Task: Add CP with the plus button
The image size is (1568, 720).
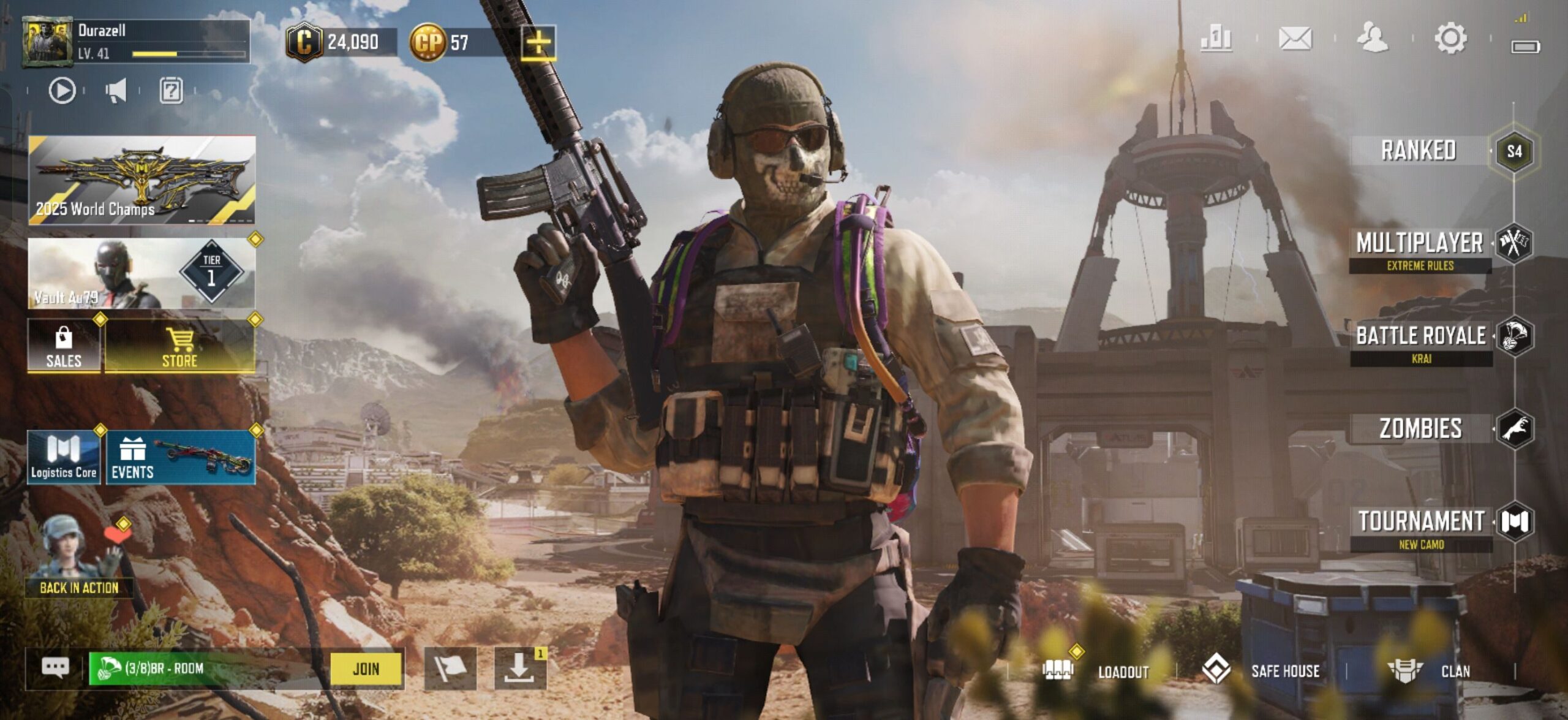Action: point(538,42)
